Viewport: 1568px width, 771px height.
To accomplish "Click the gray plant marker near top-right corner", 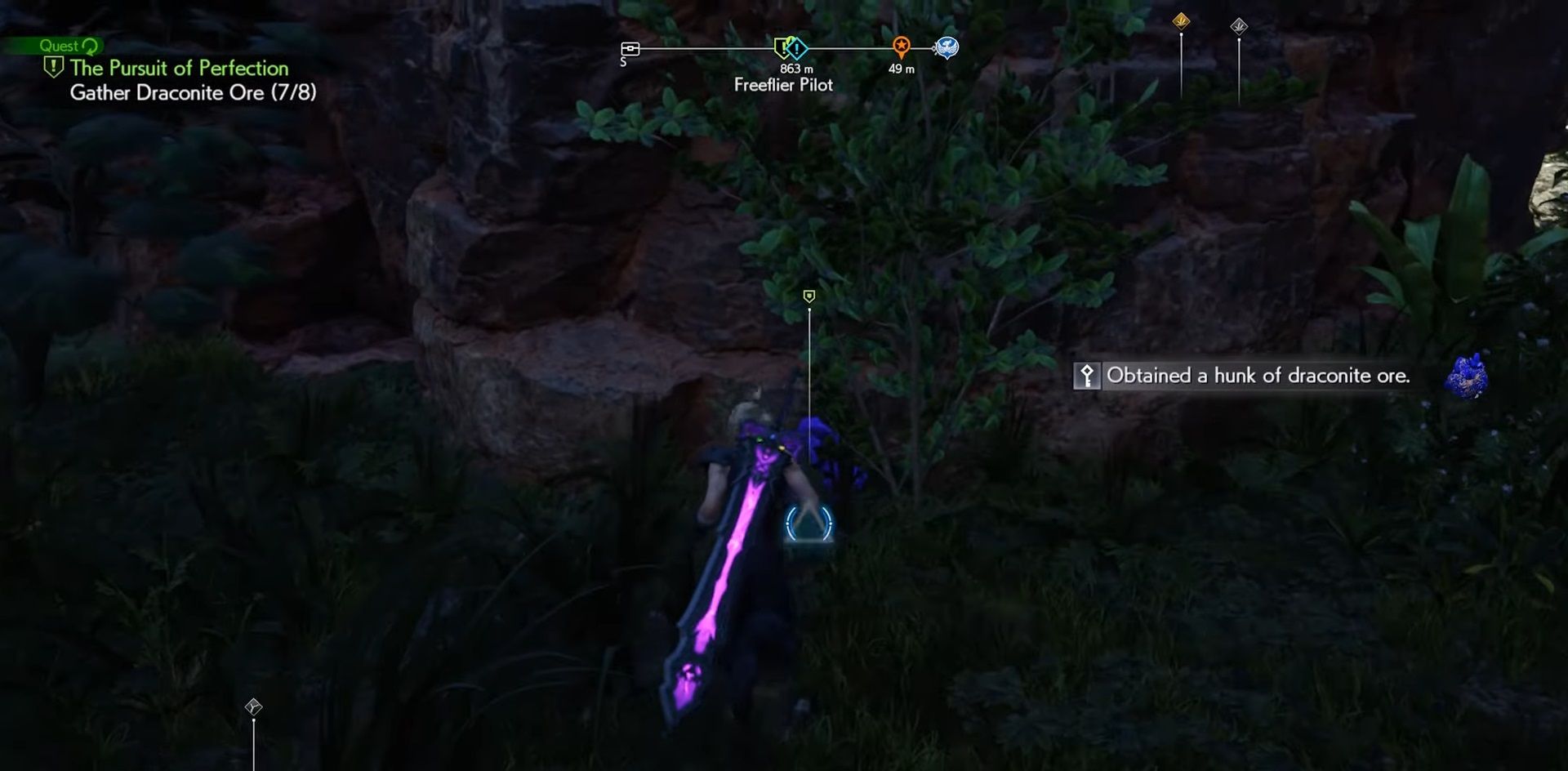I will tap(1240, 27).
